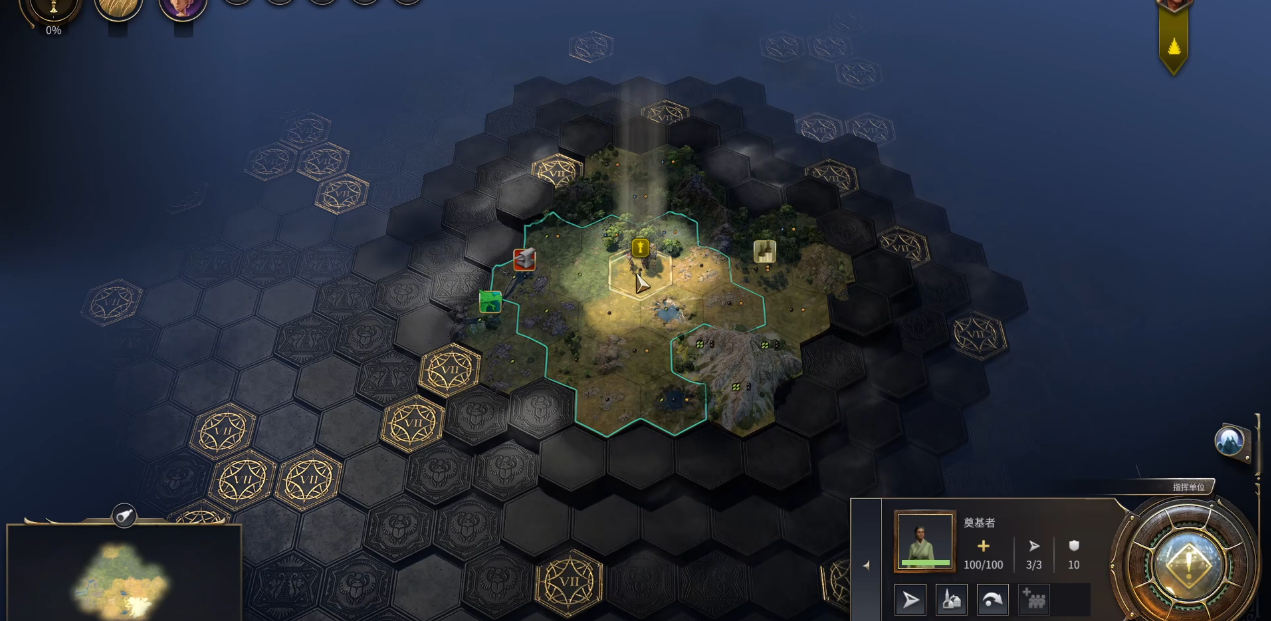Select the founder unit flag on the map
Viewport: 1271px width, 621px height.
coord(640,247)
